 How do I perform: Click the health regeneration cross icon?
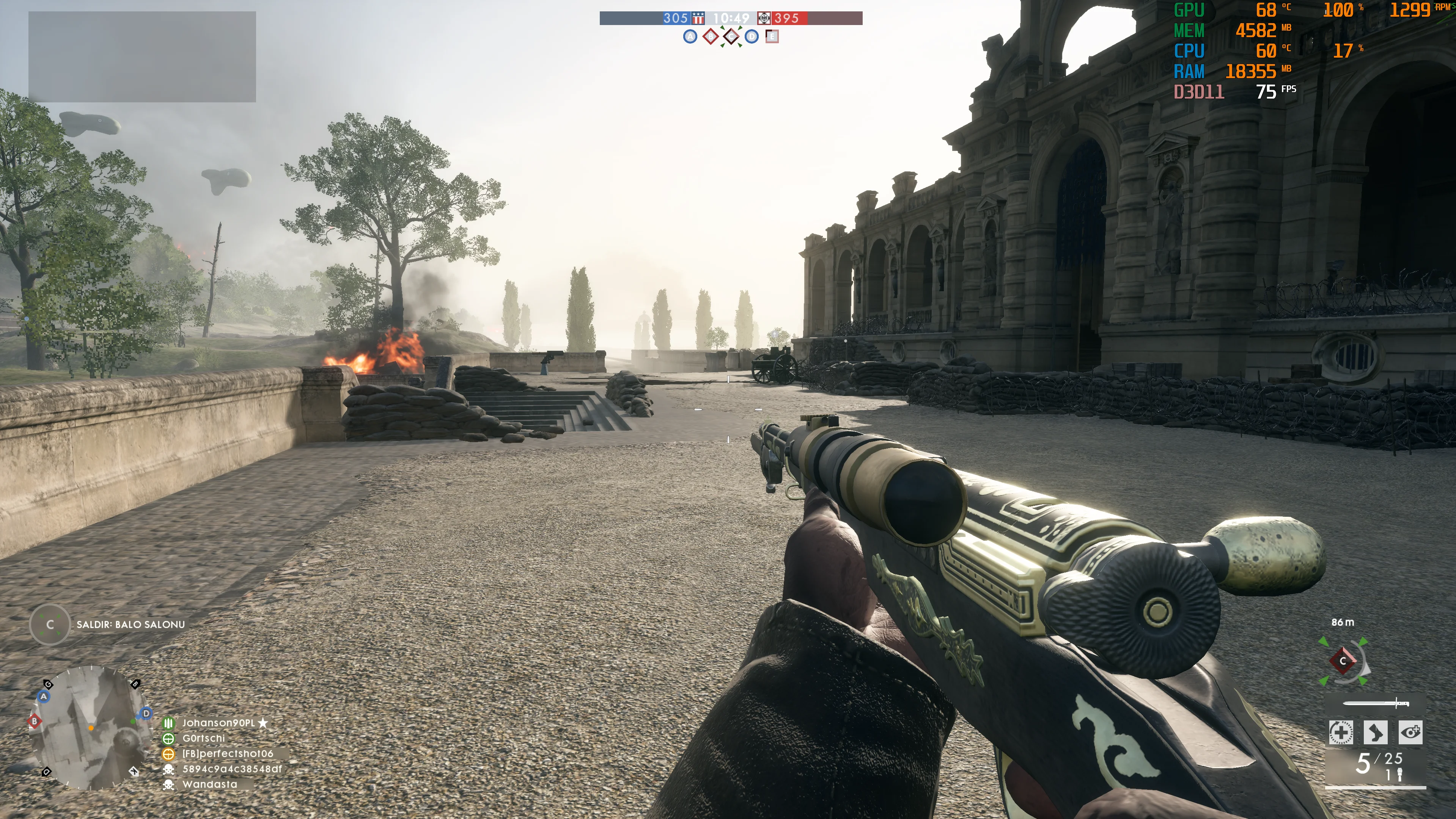click(x=1341, y=733)
